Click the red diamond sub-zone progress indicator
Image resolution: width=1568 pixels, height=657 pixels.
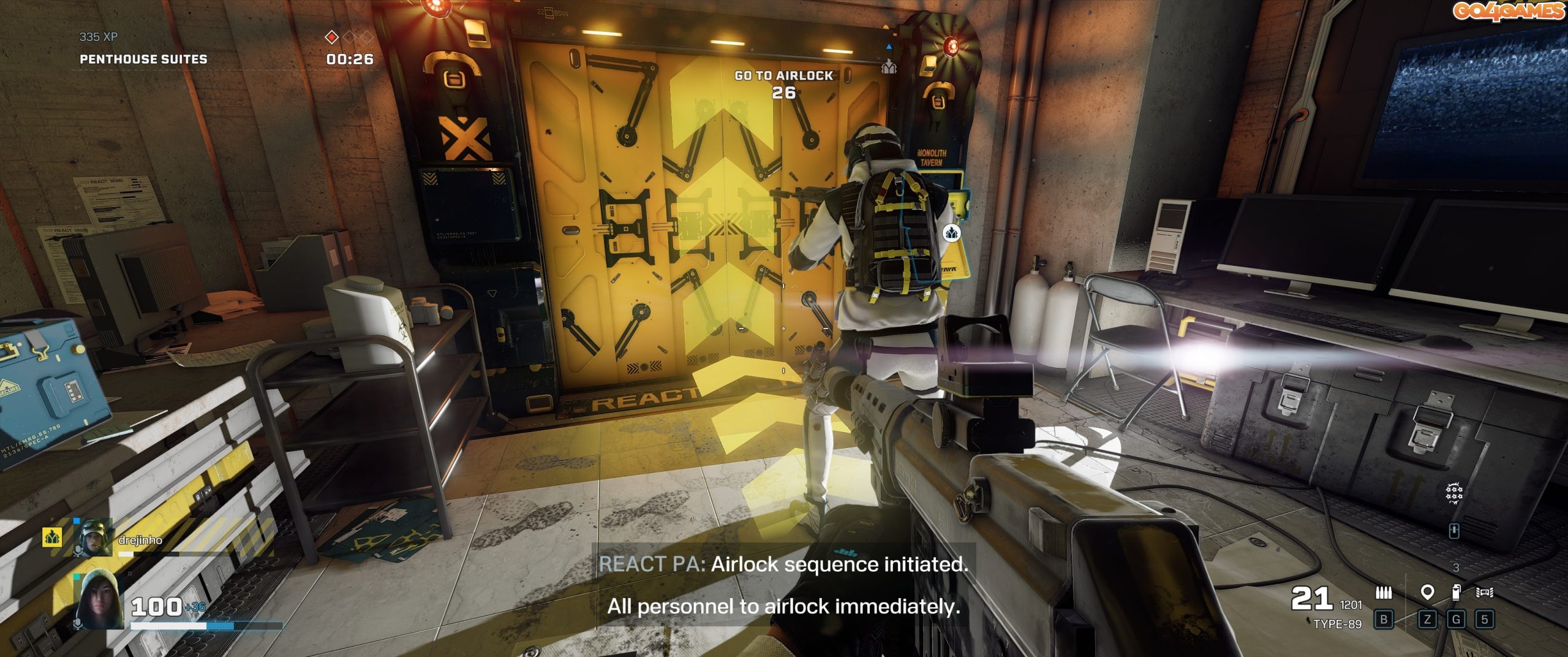click(x=331, y=38)
